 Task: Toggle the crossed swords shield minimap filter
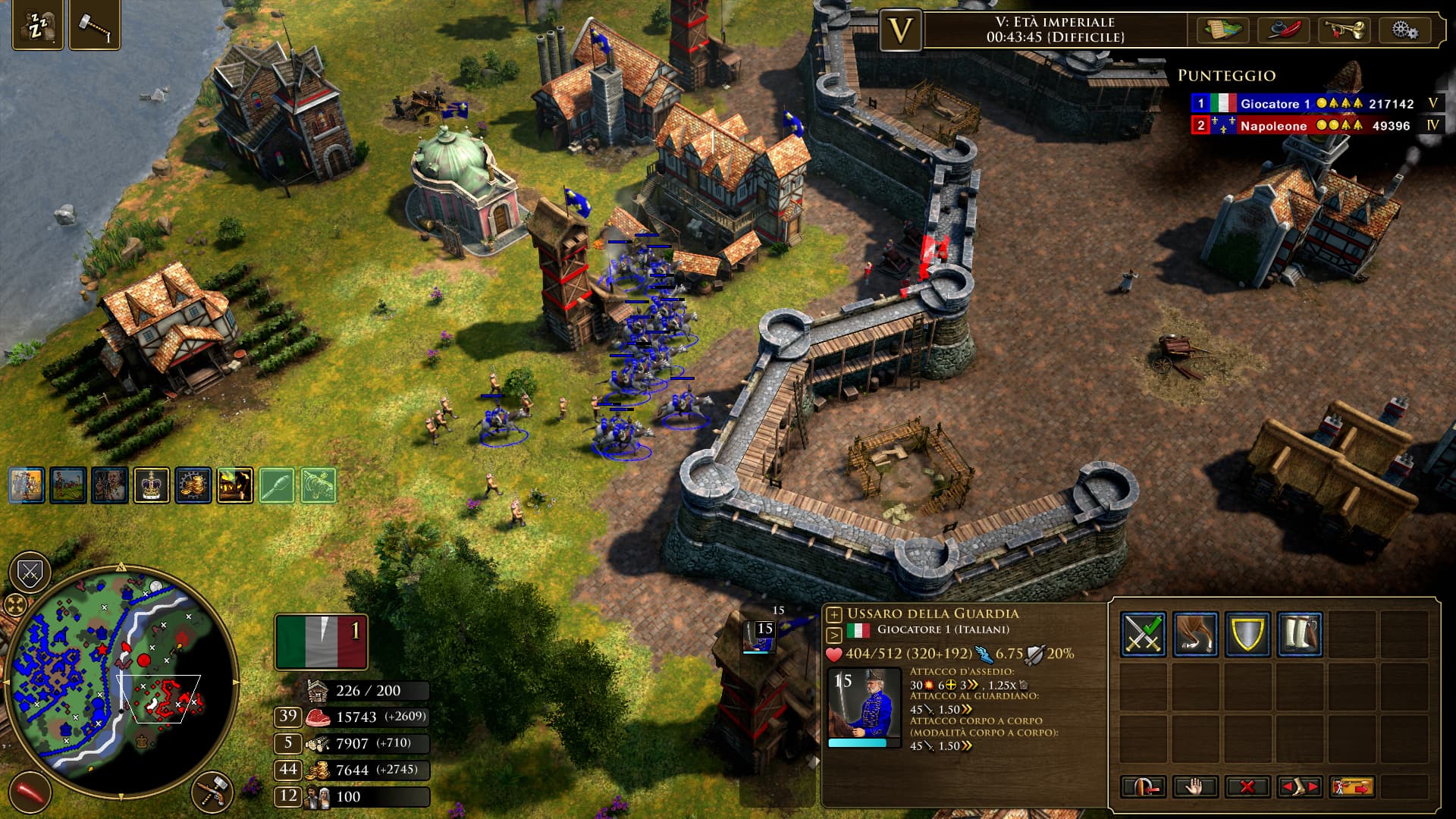(30, 573)
